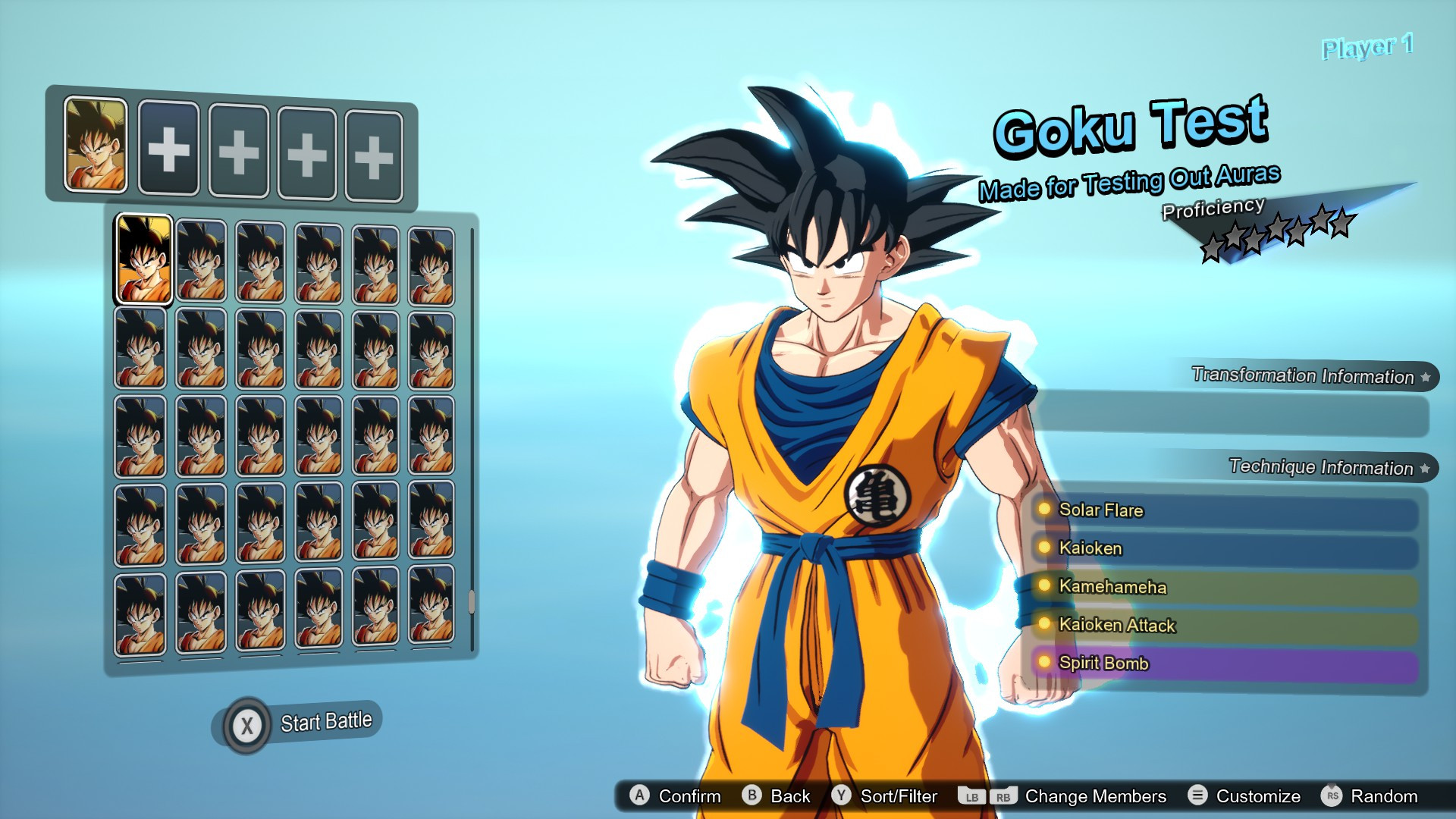
Task: Click the A Confirm button icon
Action: click(x=641, y=796)
